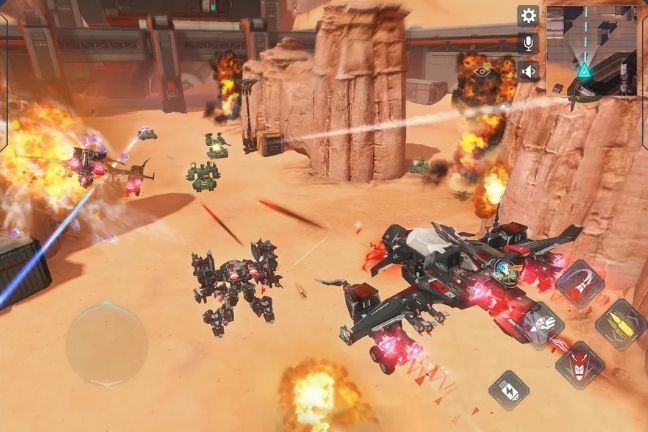Activate the red rocket ability
Screen dimensions: 648x432
[x=580, y=282]
